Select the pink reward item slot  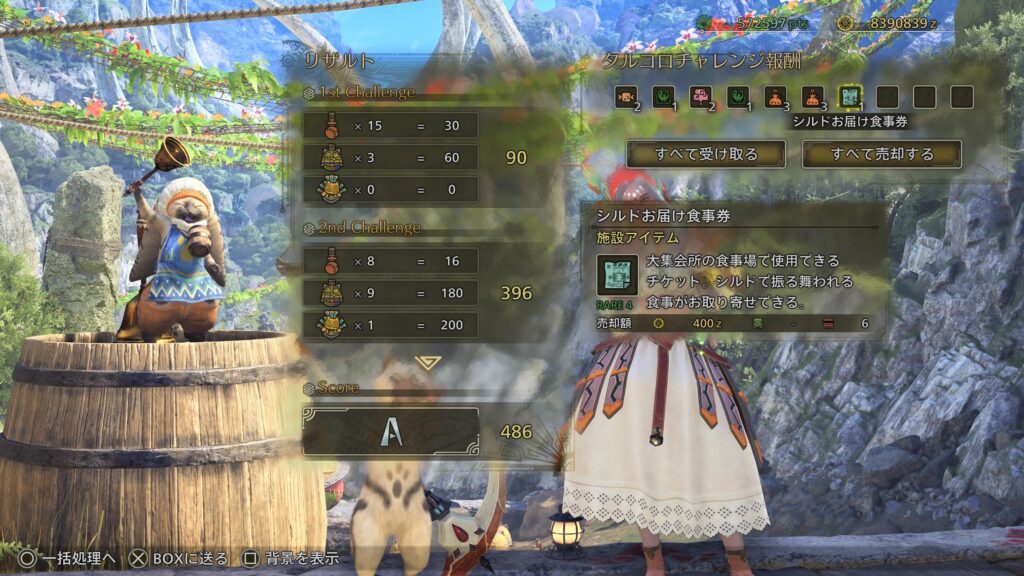701,97
